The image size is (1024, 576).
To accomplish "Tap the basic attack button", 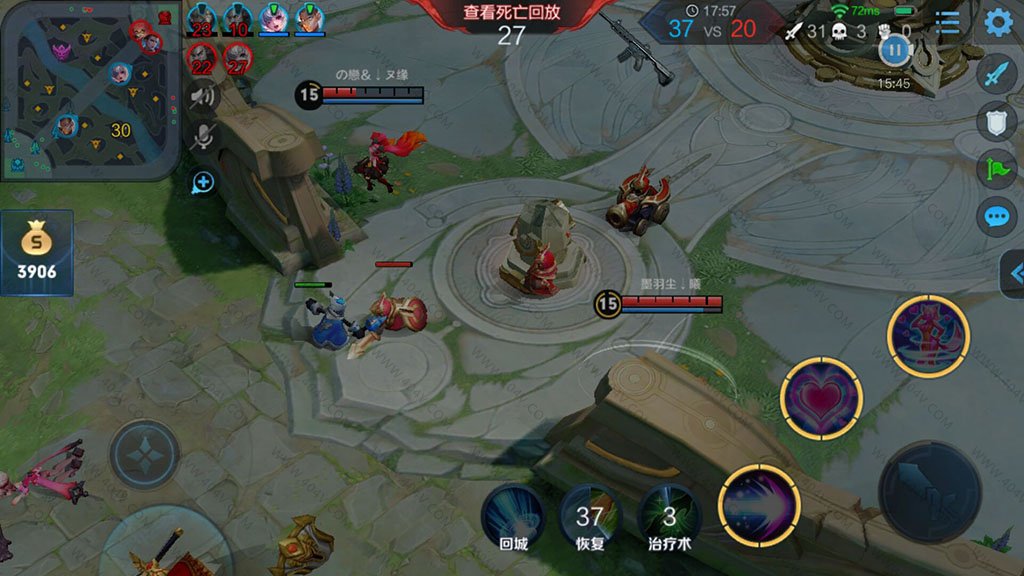I will (x=929, y=492).
